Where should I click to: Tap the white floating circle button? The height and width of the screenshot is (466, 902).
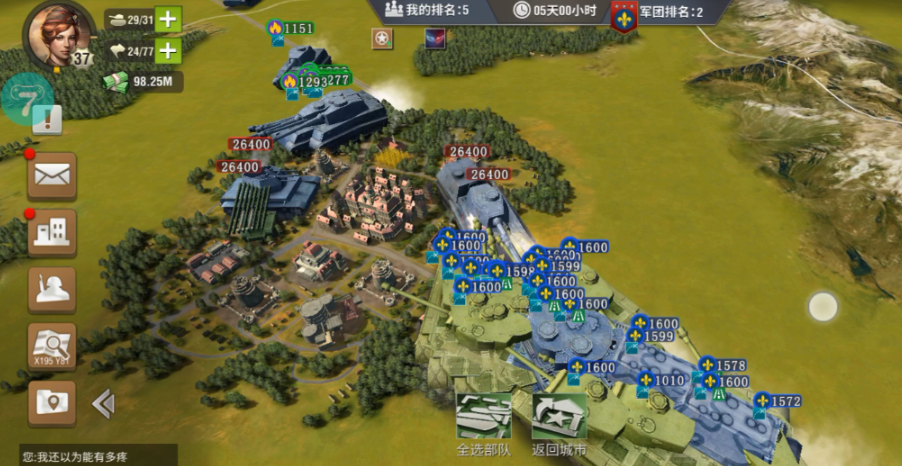[x=822, y=307]
